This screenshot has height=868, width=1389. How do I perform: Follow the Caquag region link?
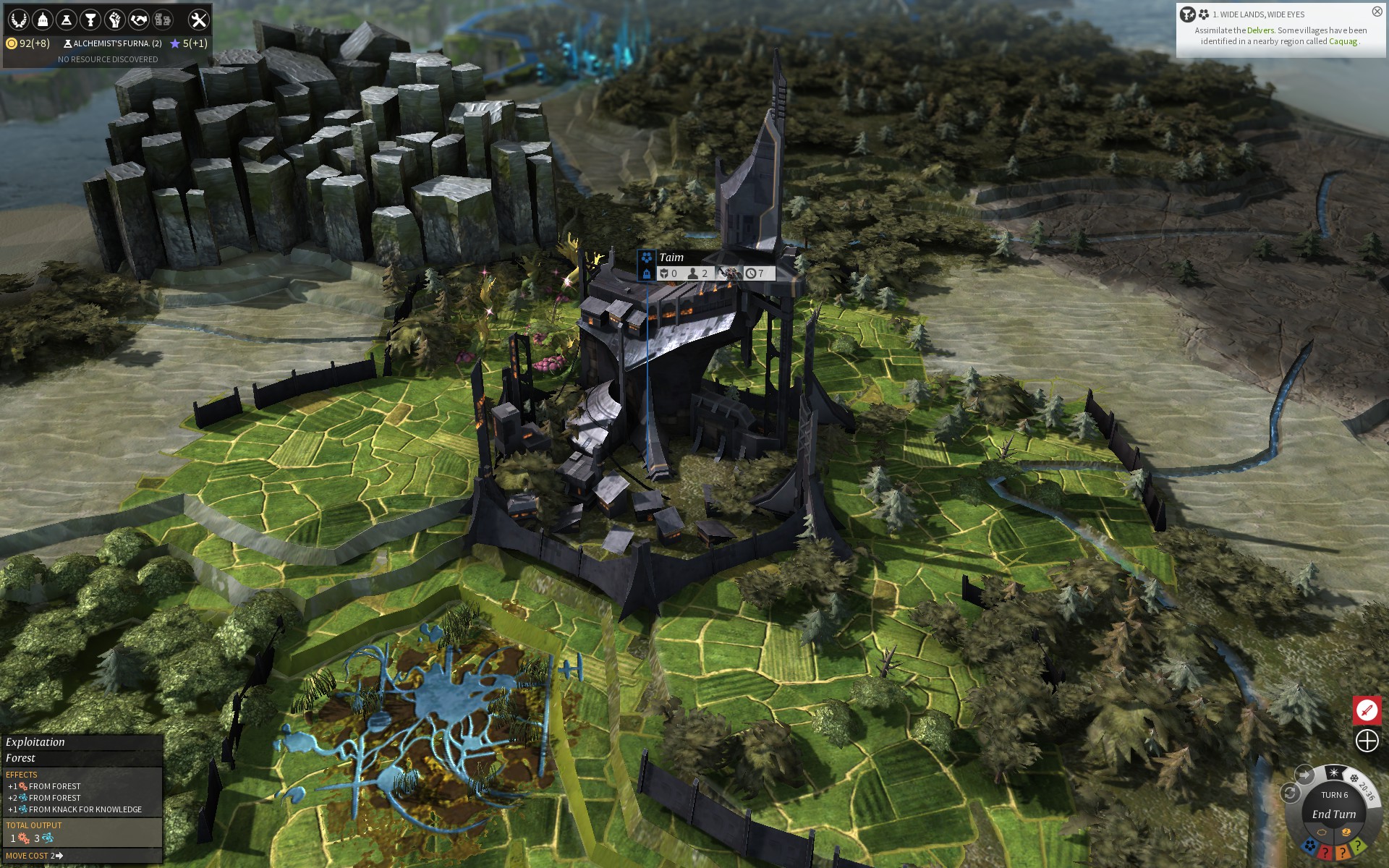pos(1343,41)
